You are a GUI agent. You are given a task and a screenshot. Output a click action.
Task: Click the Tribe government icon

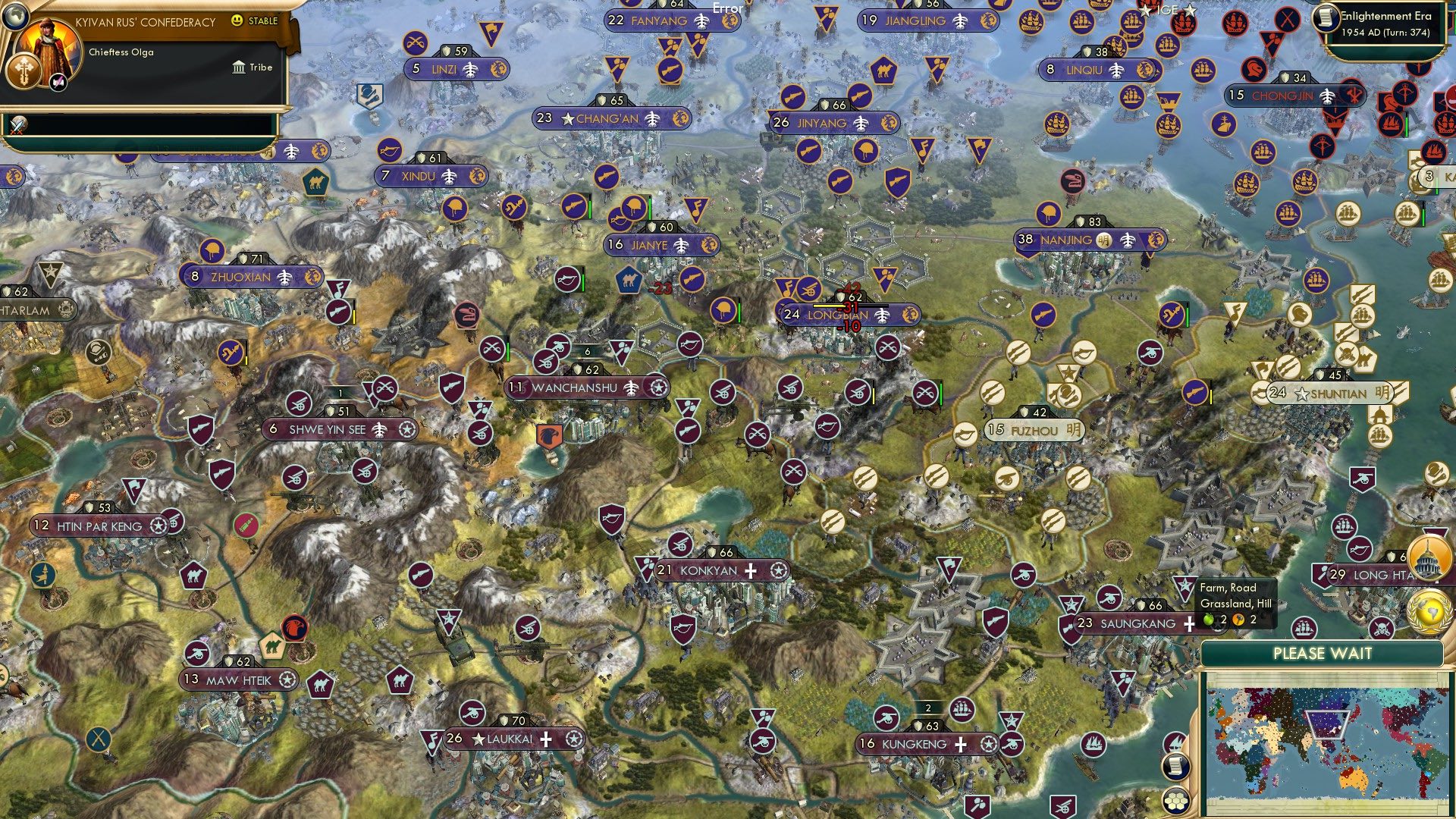point(239,67)
